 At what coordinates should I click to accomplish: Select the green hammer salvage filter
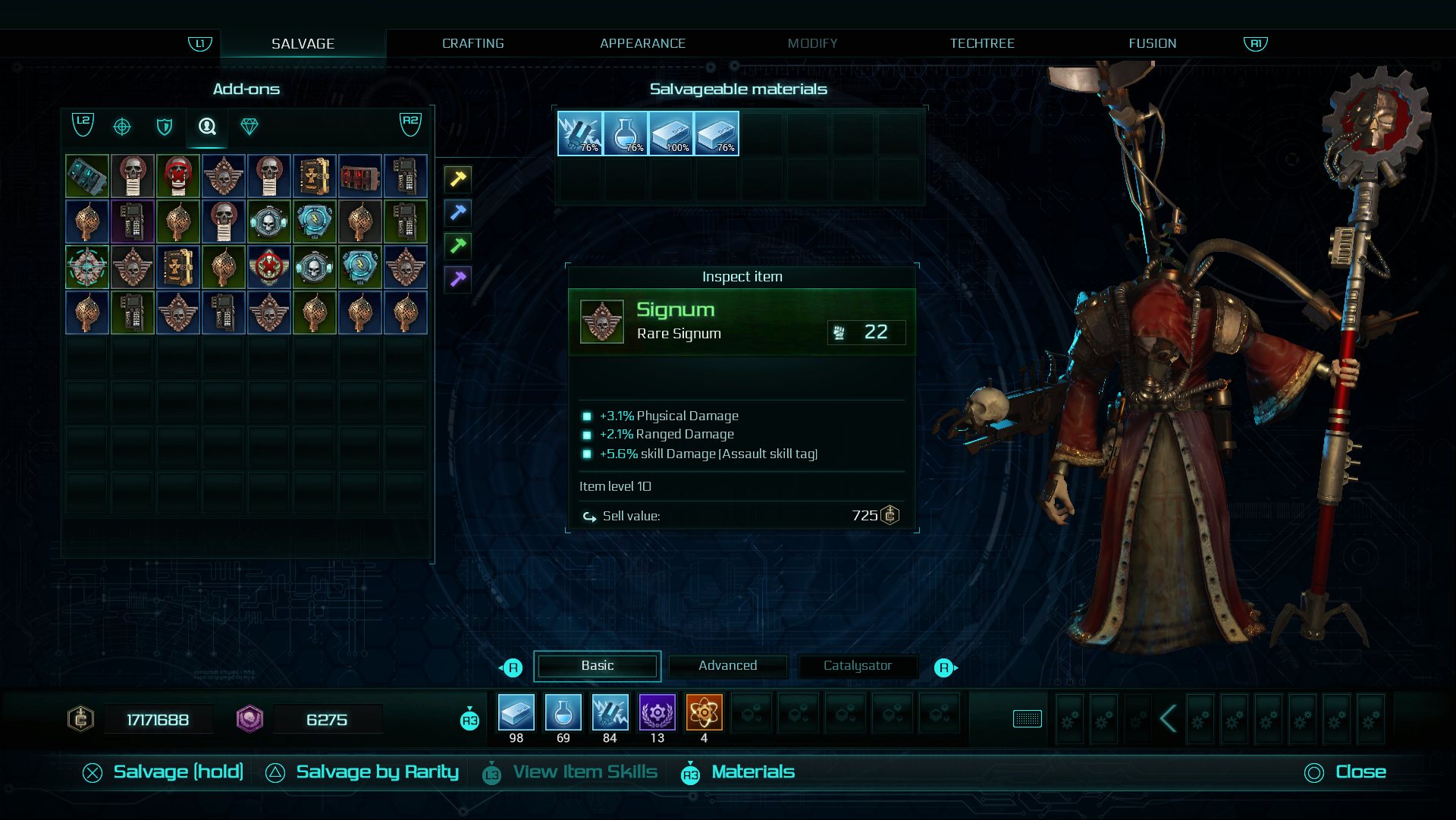pyautogui.click(x=457, y=247)
